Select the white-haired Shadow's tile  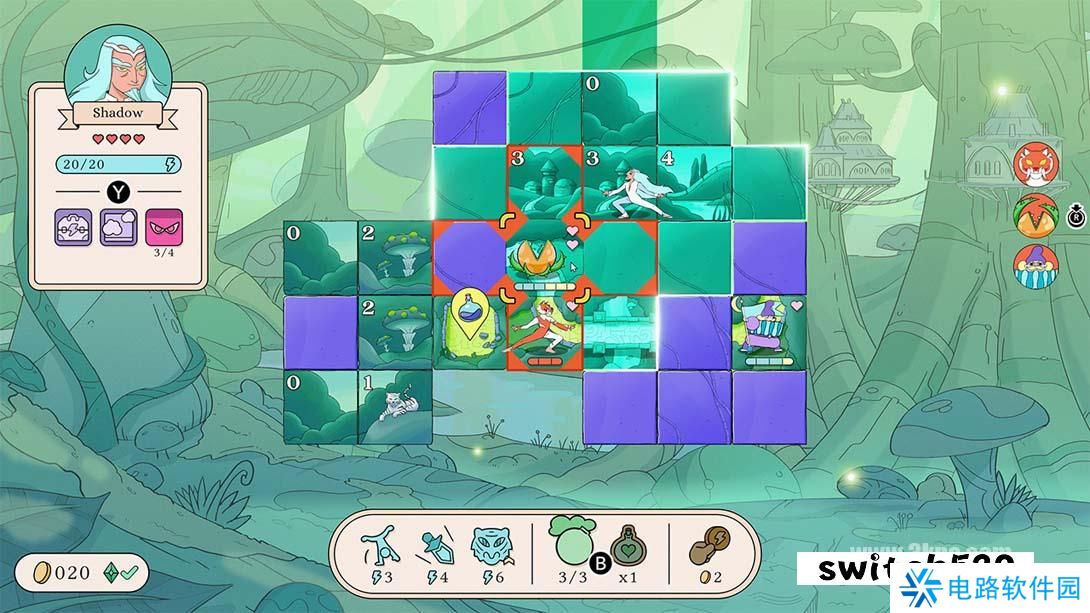coord(620,183)
